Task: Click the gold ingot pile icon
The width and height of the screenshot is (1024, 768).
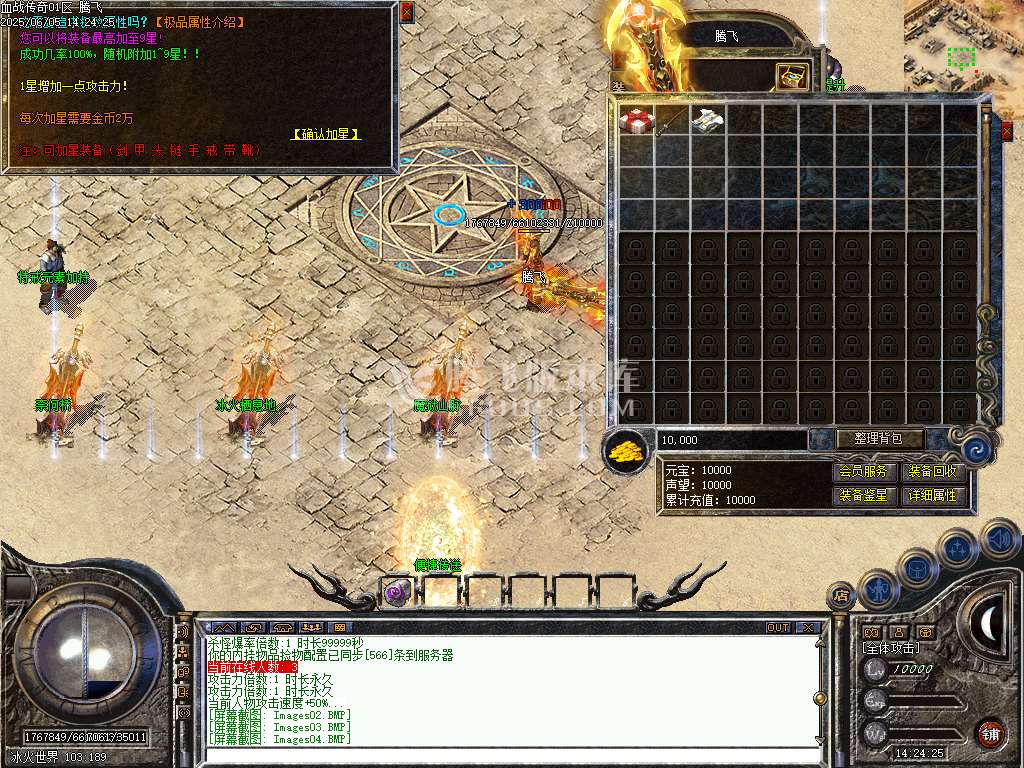Action: (626, 451)
